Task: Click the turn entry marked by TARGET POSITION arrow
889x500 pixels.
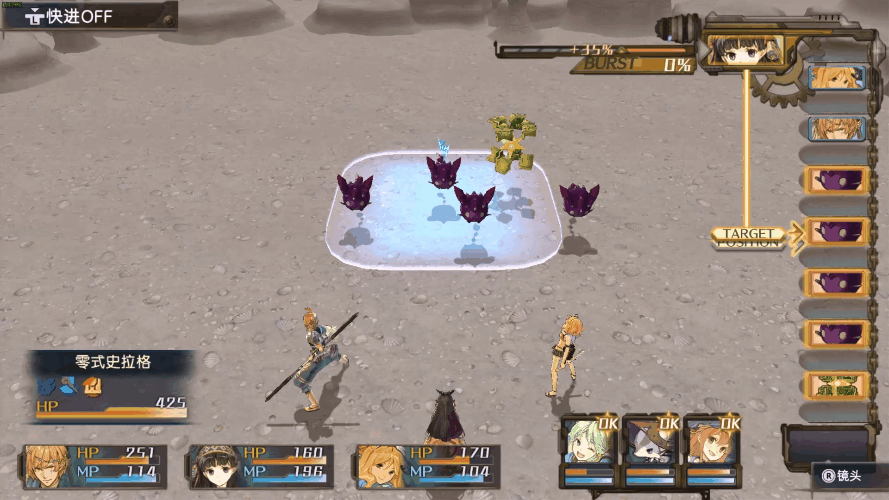Action: click(x=836, y=233)
